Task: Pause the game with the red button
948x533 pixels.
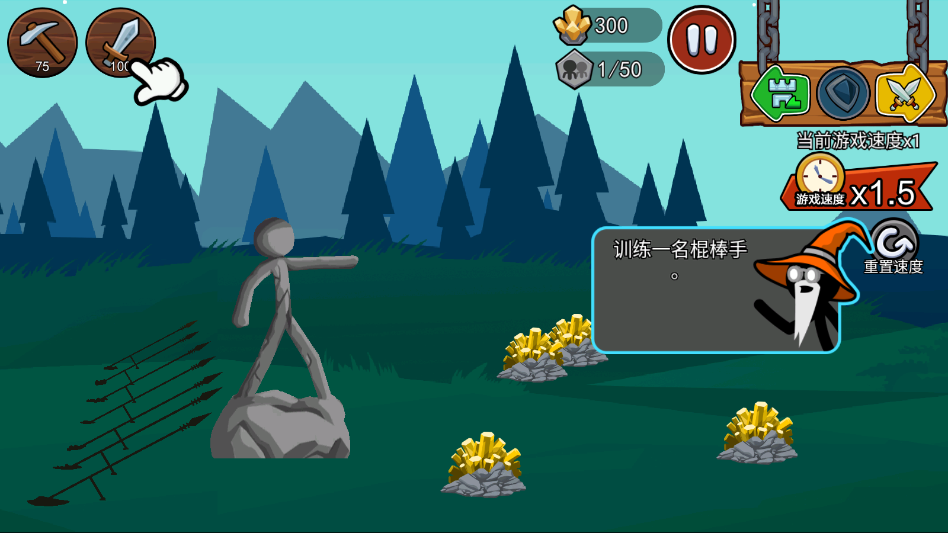Action: pyautogui.click(x=701, y=40)
